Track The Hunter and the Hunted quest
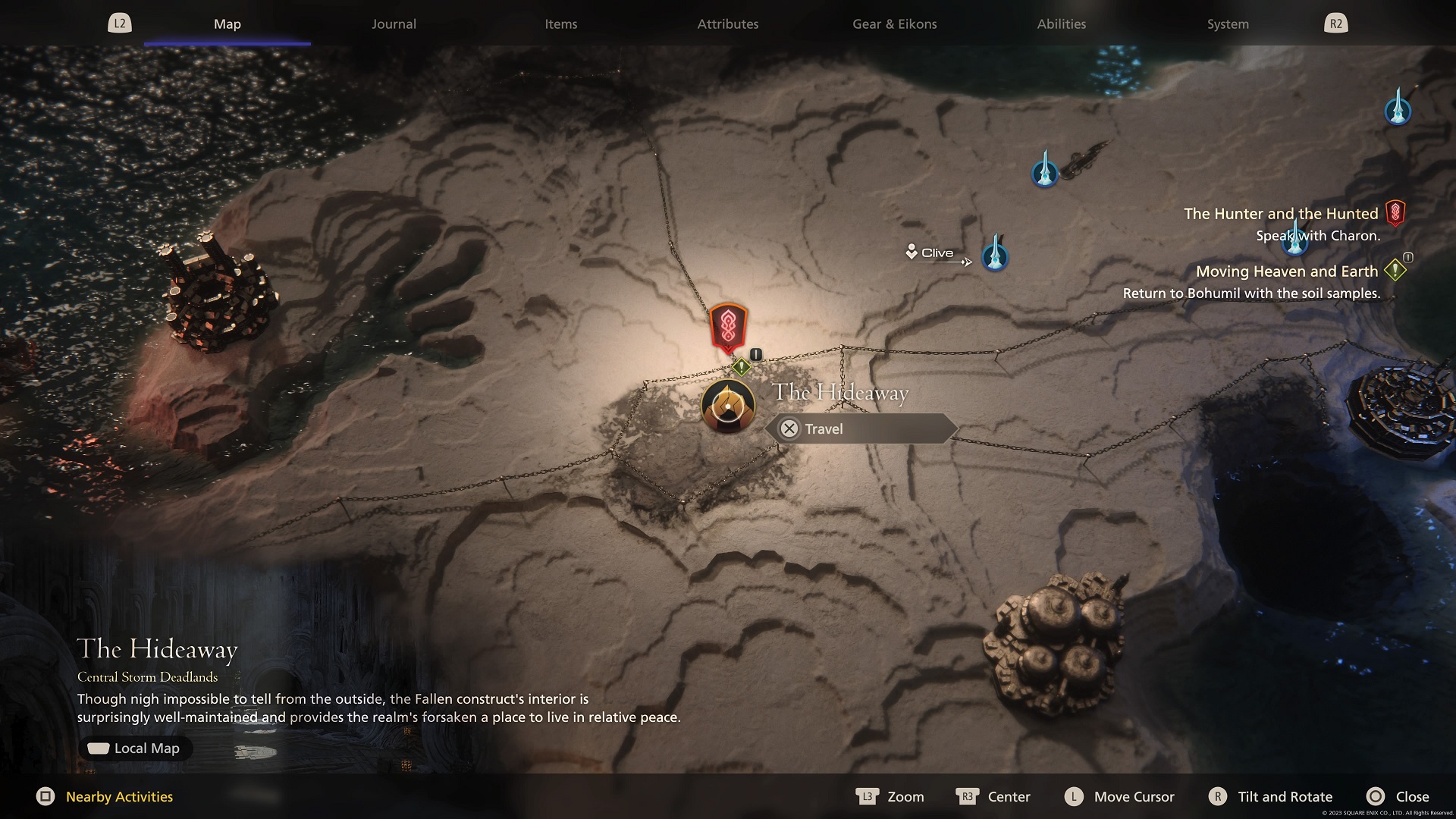 [1281, 214]
